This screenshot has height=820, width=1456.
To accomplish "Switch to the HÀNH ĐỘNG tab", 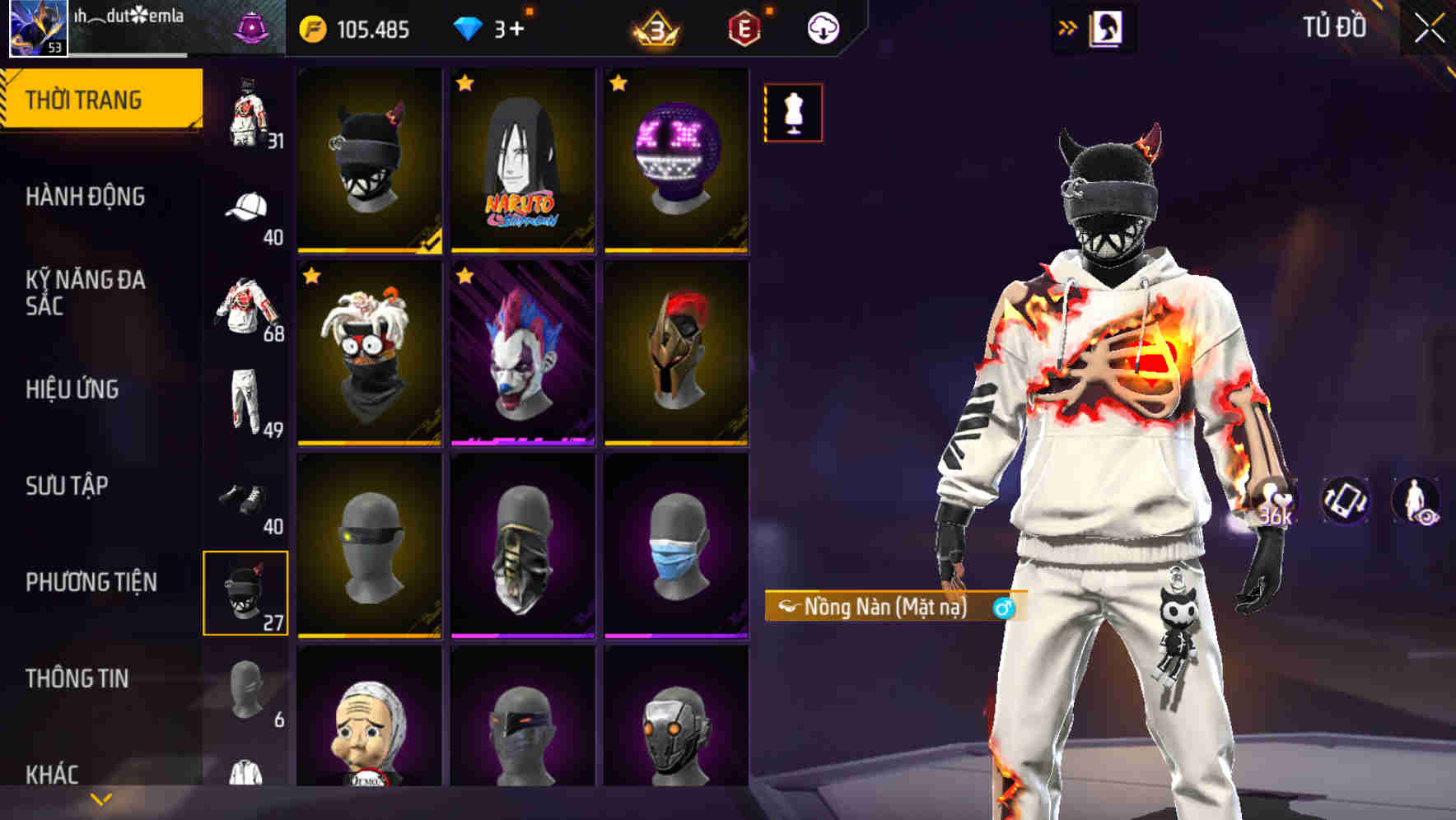I will 86,198.
